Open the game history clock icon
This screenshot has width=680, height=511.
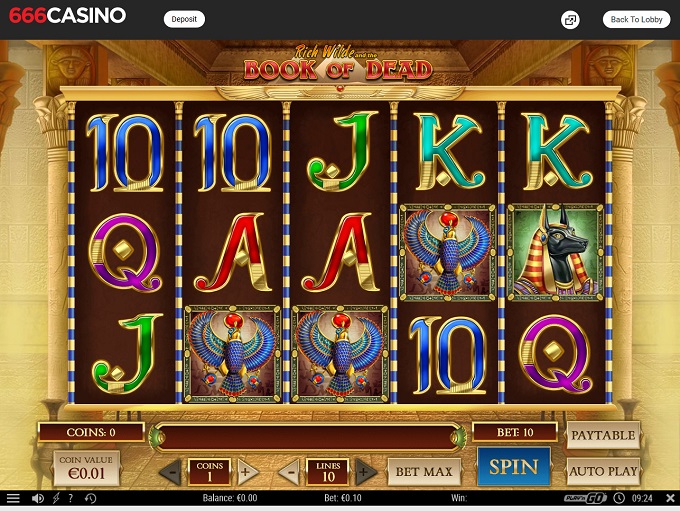click(90, 498)
